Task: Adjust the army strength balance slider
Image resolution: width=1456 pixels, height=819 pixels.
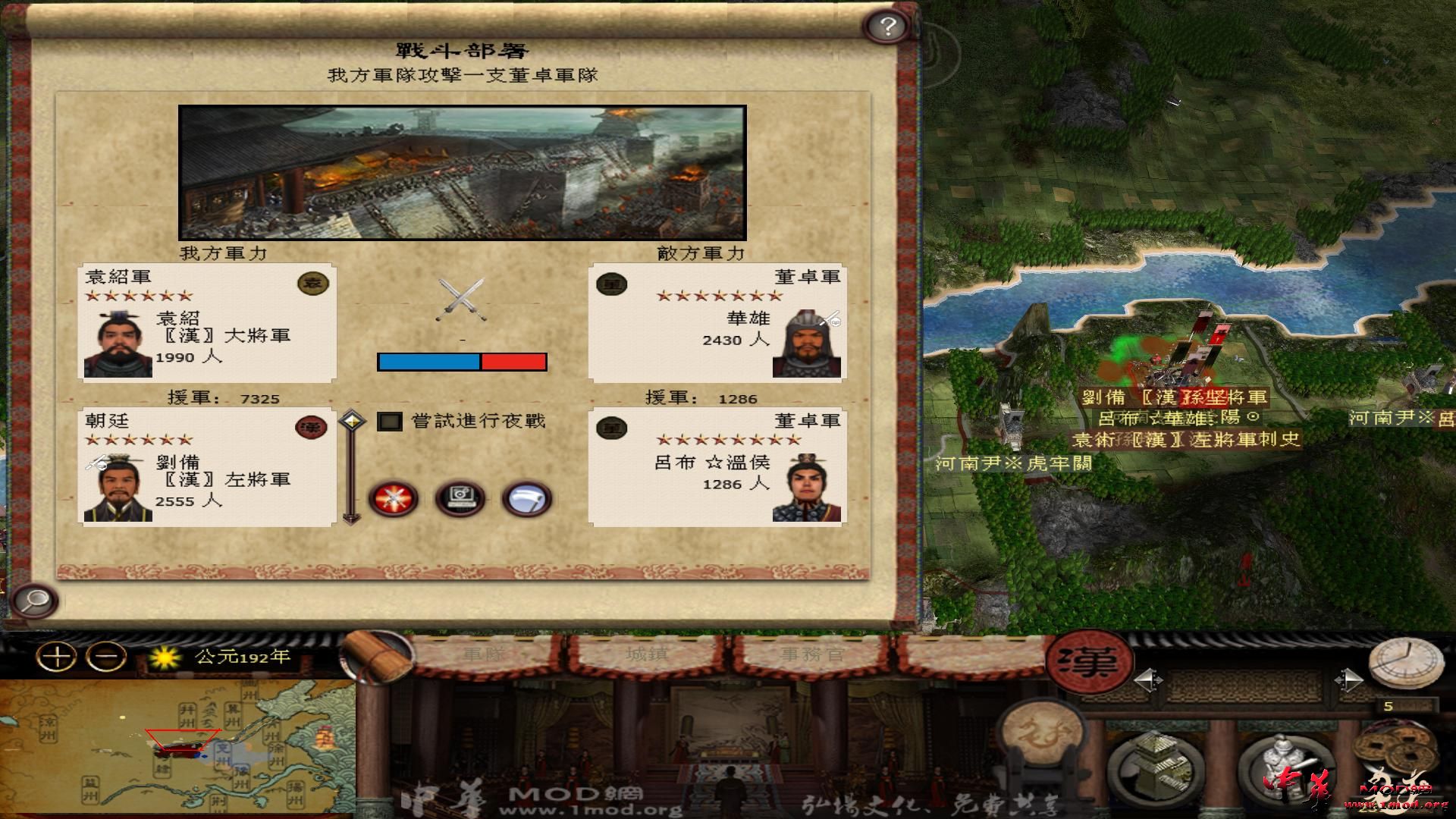Action: tap(463, 362)
